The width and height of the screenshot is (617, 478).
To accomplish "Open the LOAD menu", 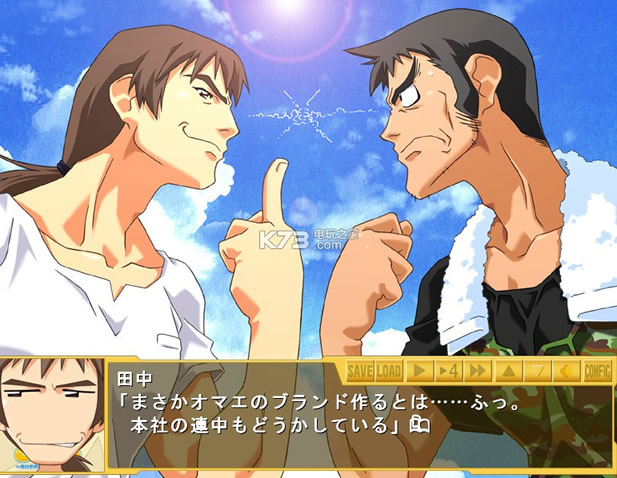I will point(389,371).
